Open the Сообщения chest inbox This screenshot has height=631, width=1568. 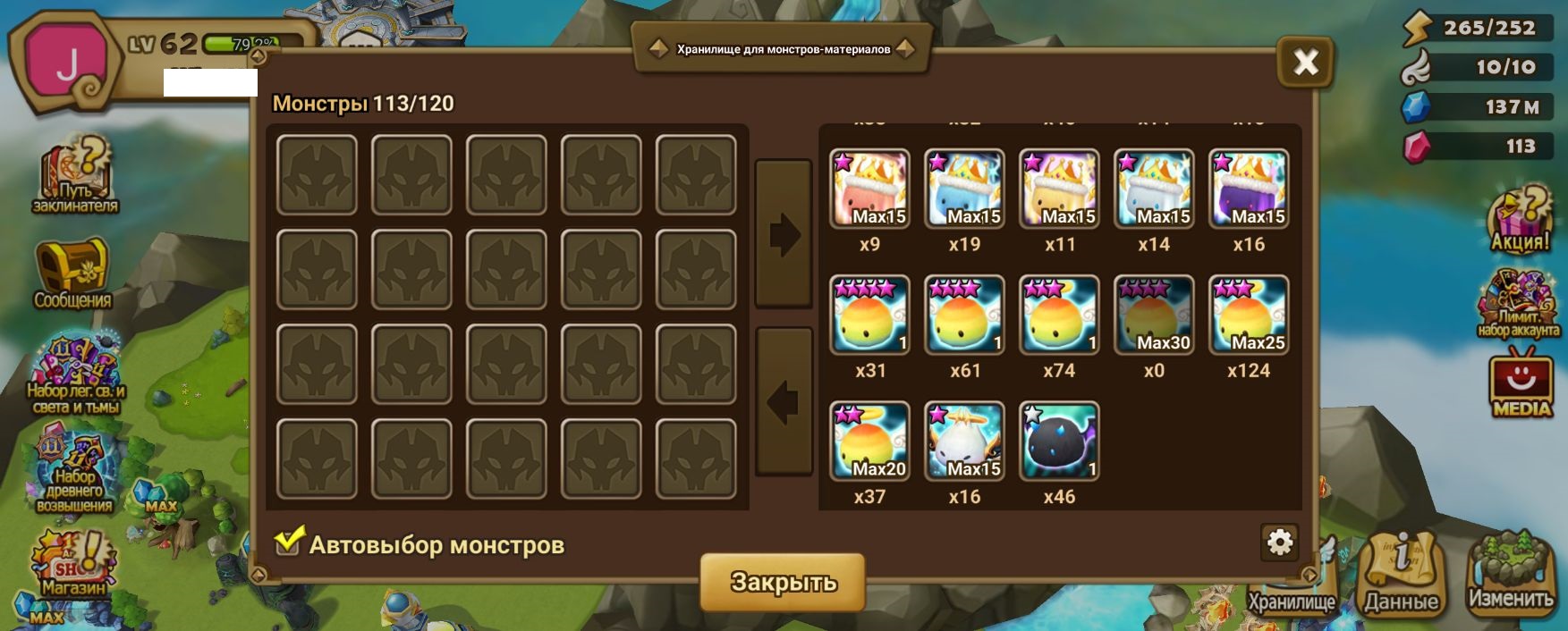[72, 274]
